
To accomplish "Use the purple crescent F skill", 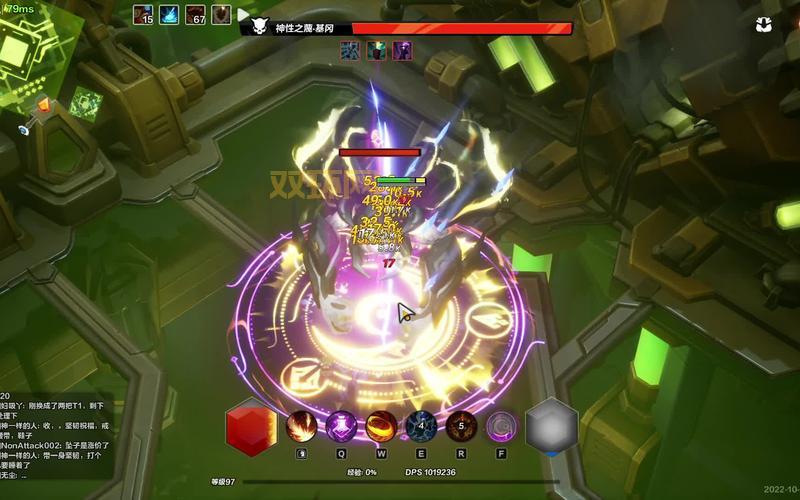I will [501, 427].
